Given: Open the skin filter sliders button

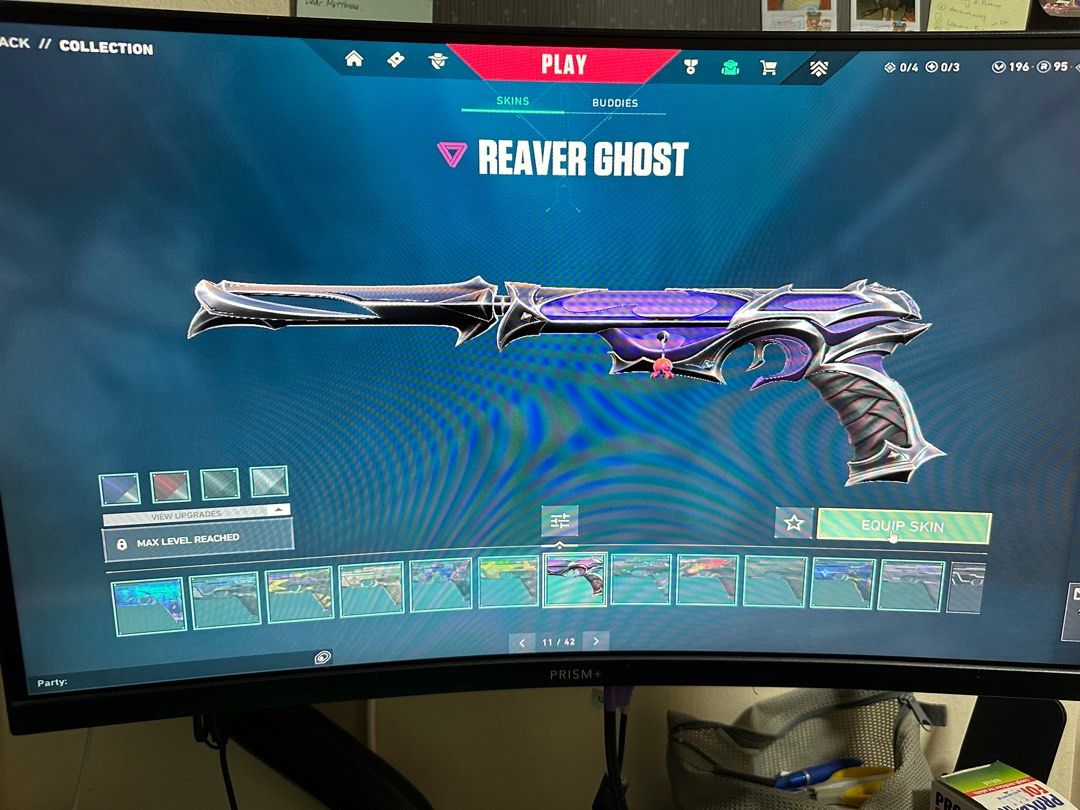Looking at the screenshot, I should click(559, 520).
